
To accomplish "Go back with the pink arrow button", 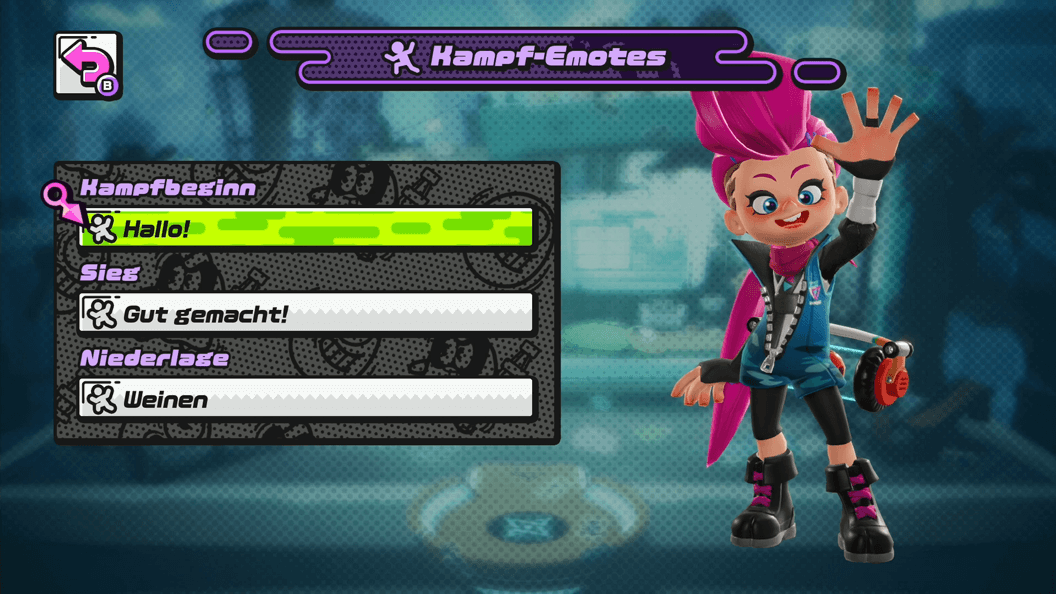I will coord(88,66).
